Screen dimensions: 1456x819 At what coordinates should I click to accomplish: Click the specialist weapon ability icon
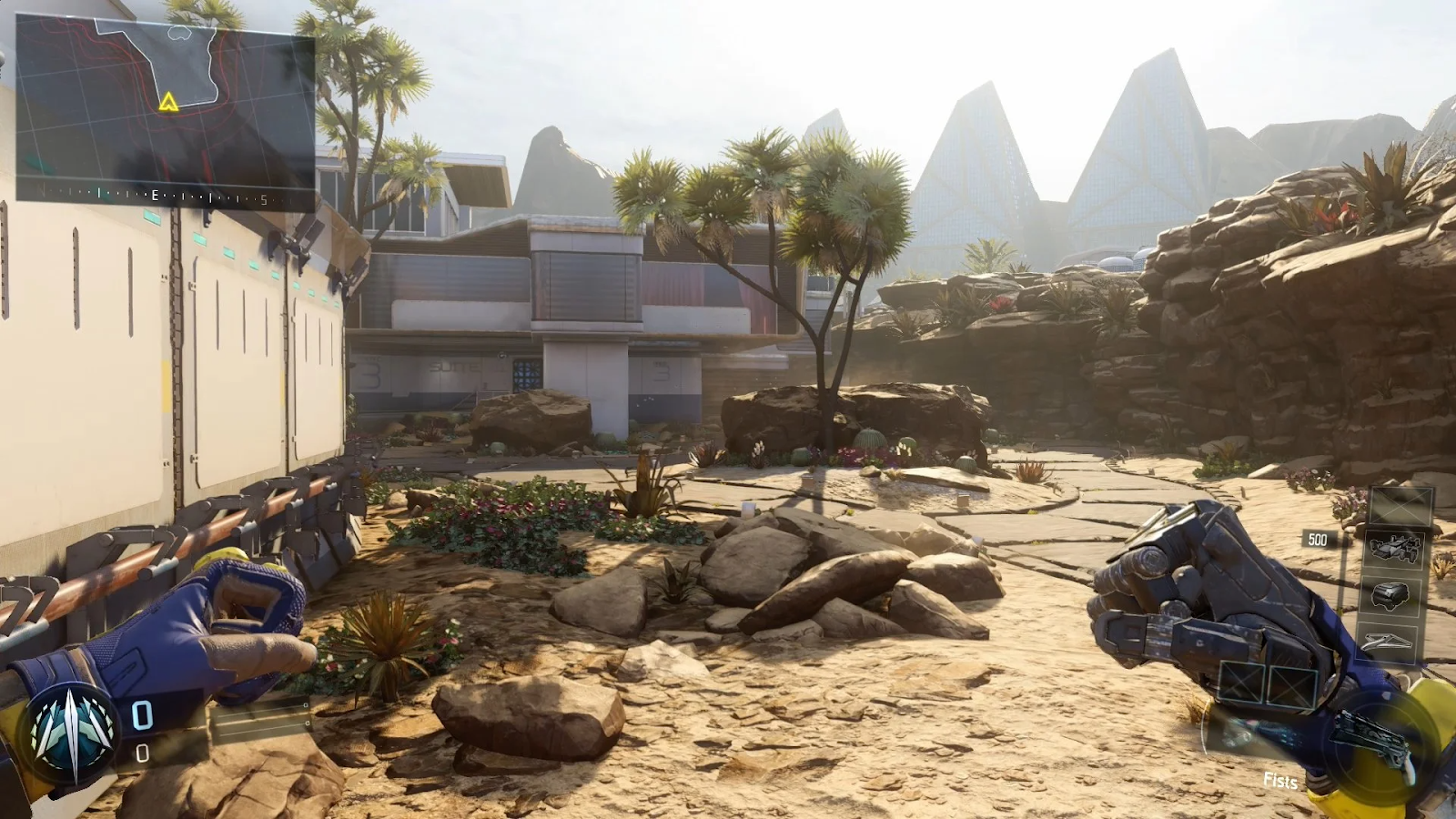[x=1376, y=739]
